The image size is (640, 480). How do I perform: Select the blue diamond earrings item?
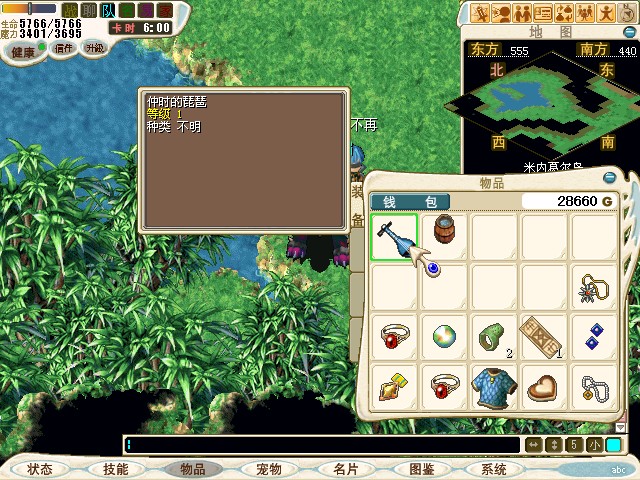coord(595,337)
